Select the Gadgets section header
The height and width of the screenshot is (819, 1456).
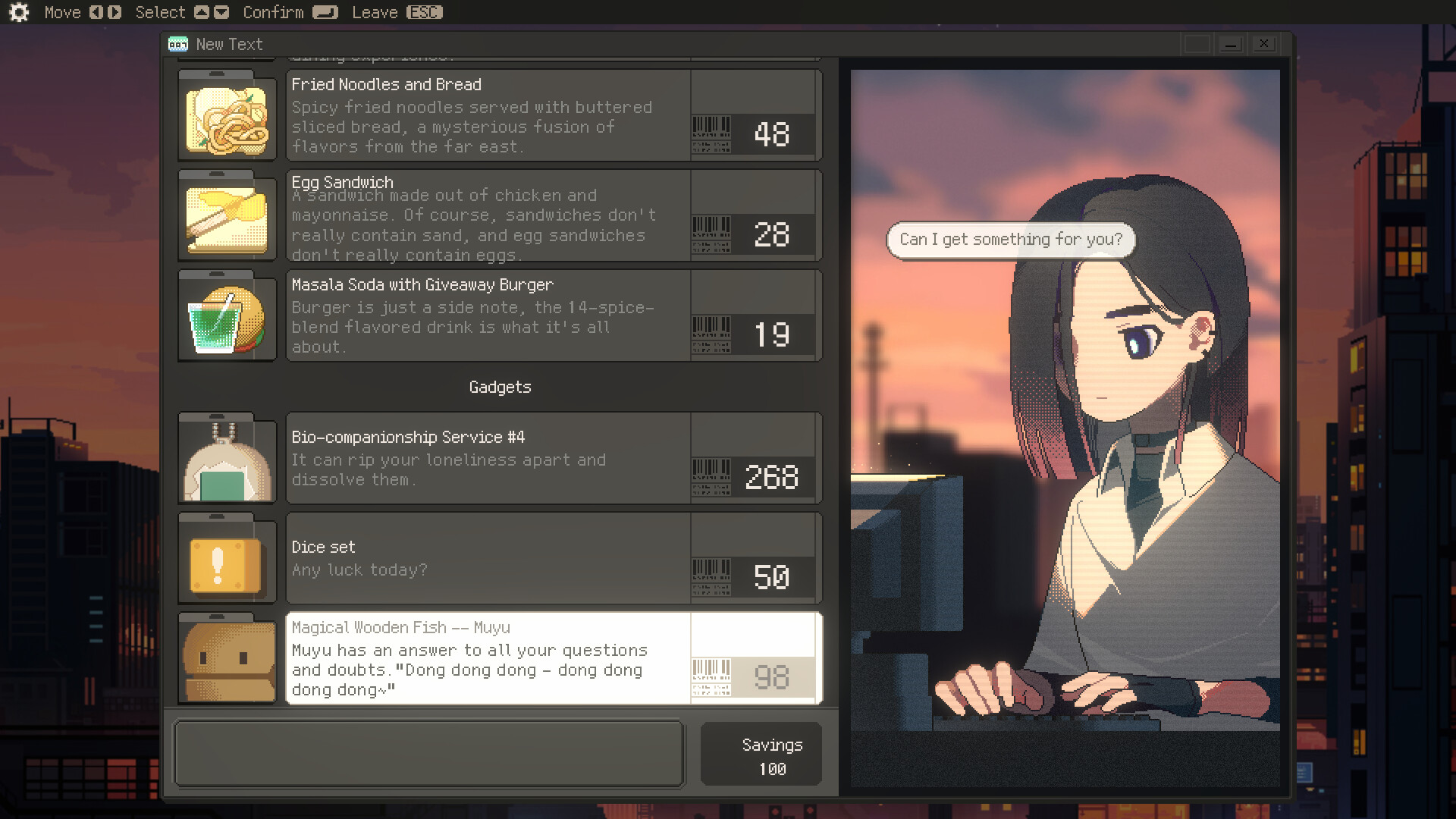coord(500,387)
